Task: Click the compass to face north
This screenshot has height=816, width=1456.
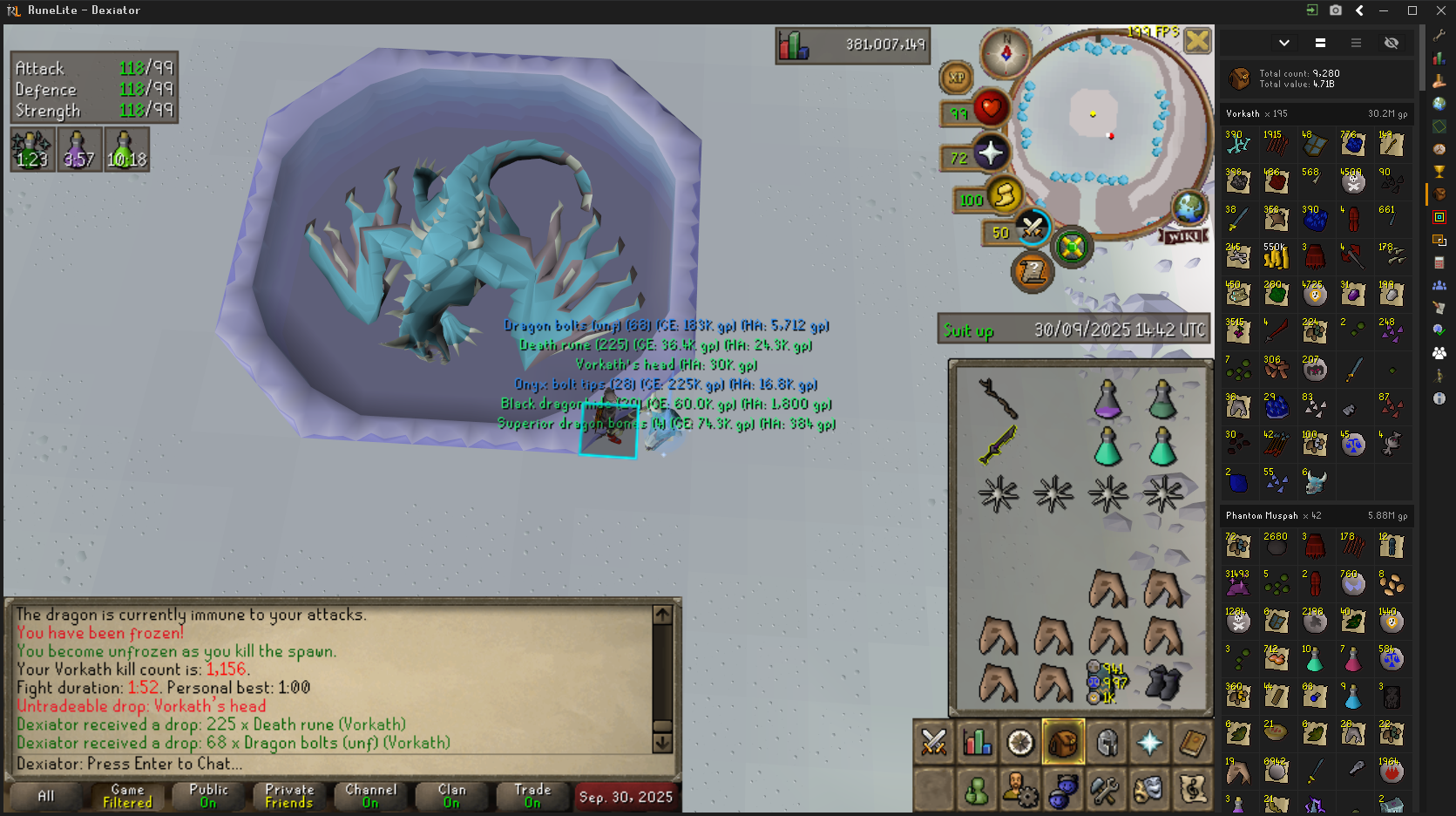Action: (1006, 53)
